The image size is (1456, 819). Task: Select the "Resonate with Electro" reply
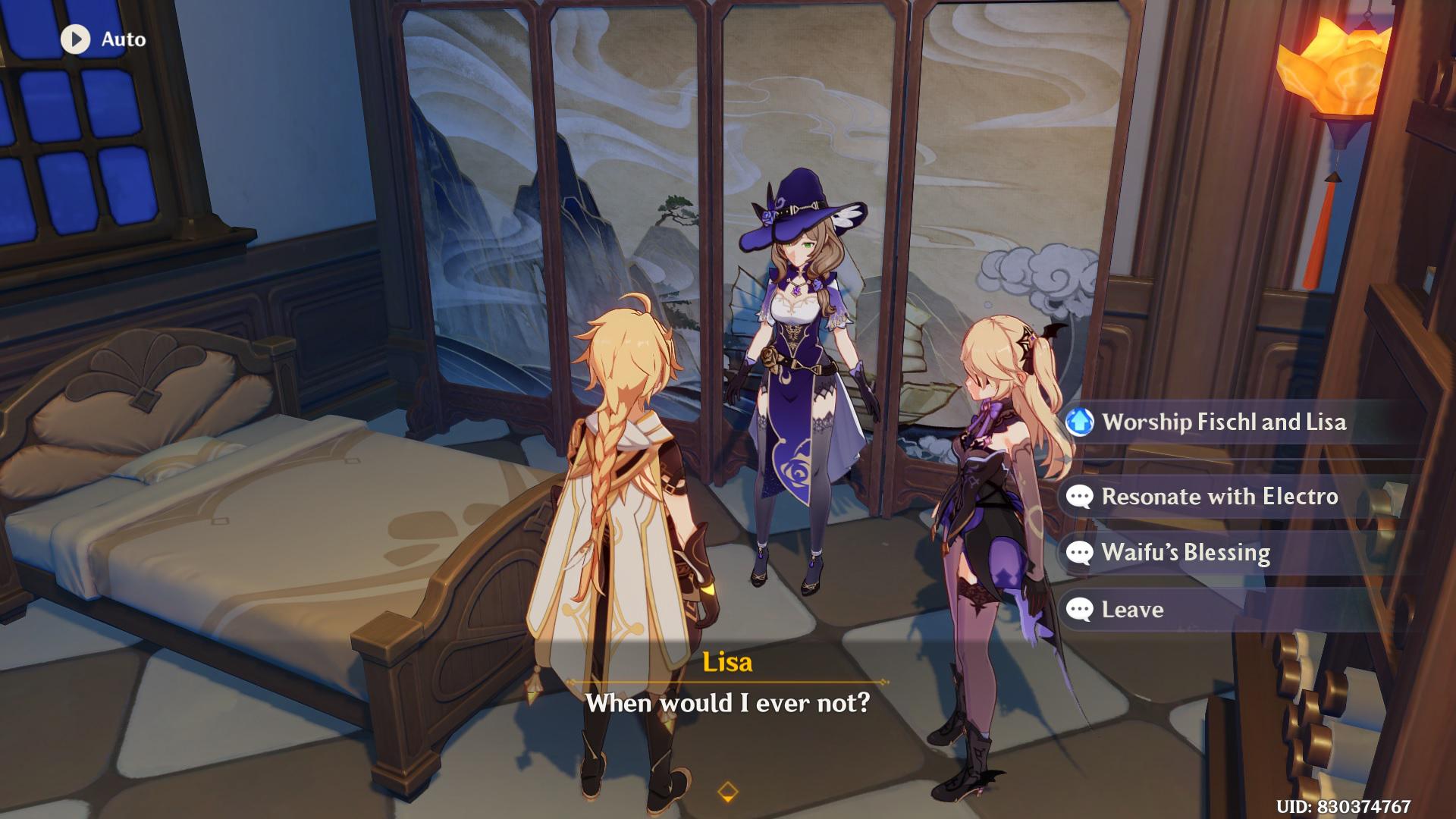click(1219, 497)
